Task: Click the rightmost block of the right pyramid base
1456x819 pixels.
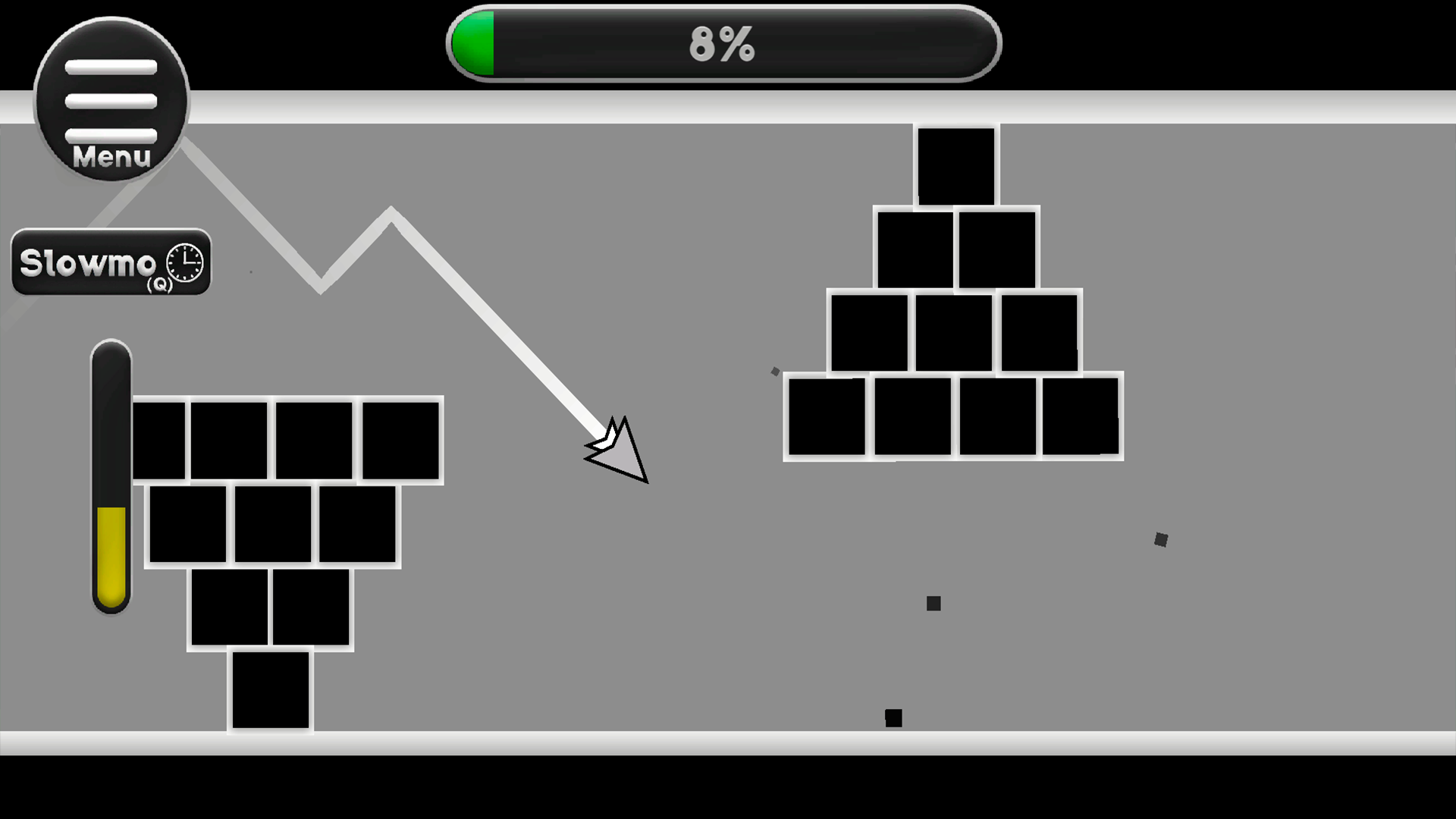Action: pos(1081,416)
